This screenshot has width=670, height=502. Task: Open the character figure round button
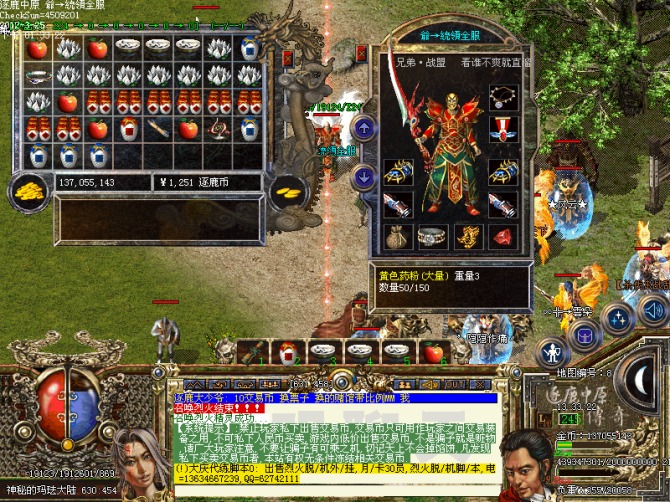(552, 352)
